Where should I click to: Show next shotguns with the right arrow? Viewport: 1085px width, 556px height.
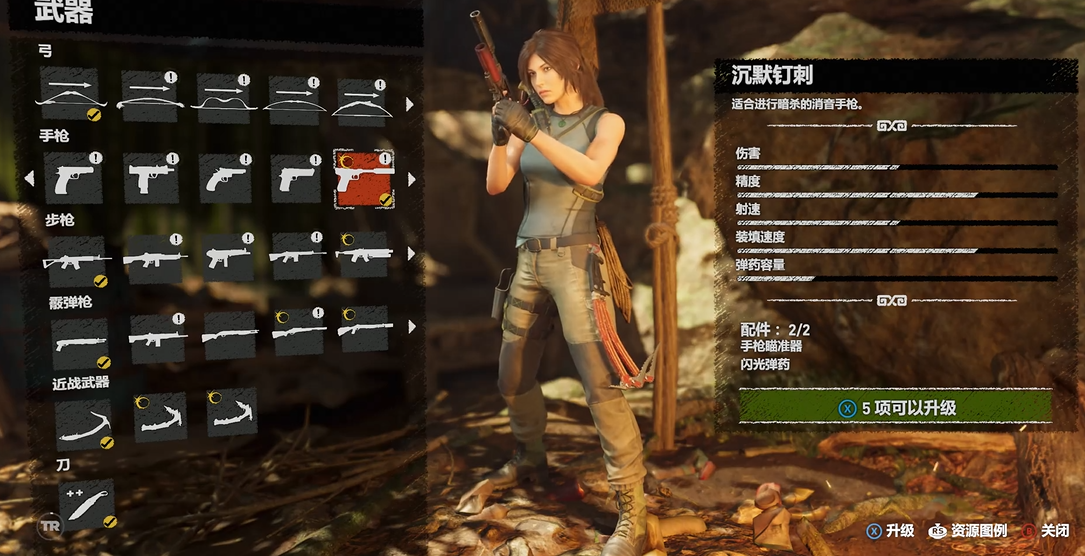click(x=409, y=327)
